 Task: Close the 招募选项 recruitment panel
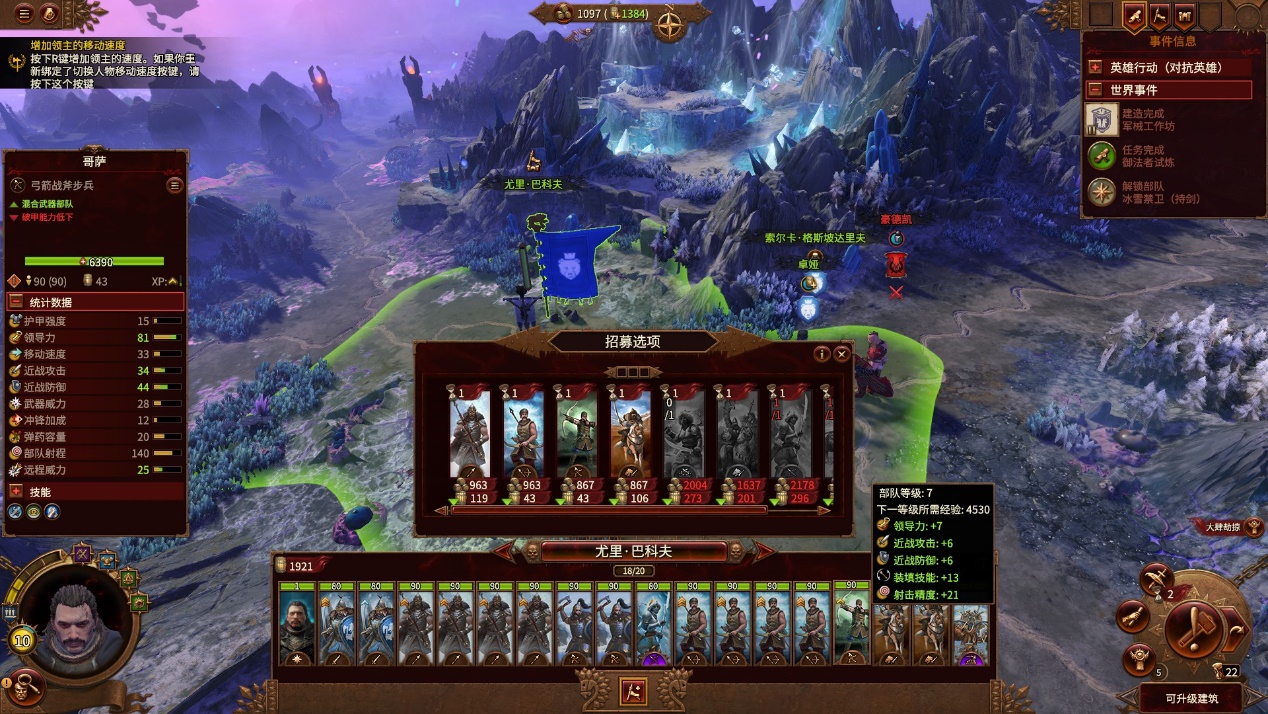842,354
